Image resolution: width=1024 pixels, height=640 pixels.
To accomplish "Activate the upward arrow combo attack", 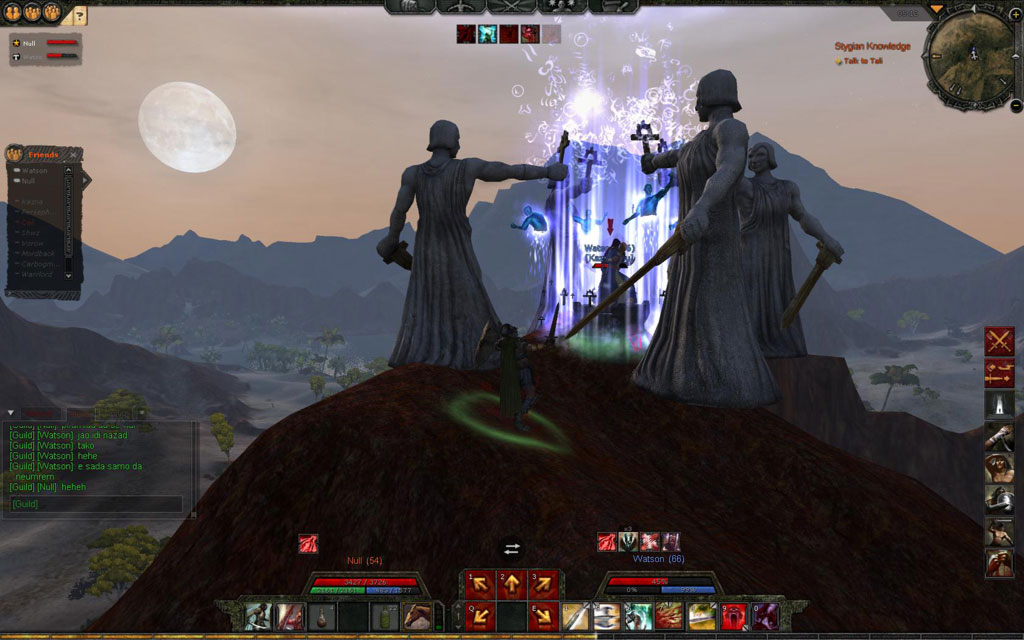I will tap(512, 585).
